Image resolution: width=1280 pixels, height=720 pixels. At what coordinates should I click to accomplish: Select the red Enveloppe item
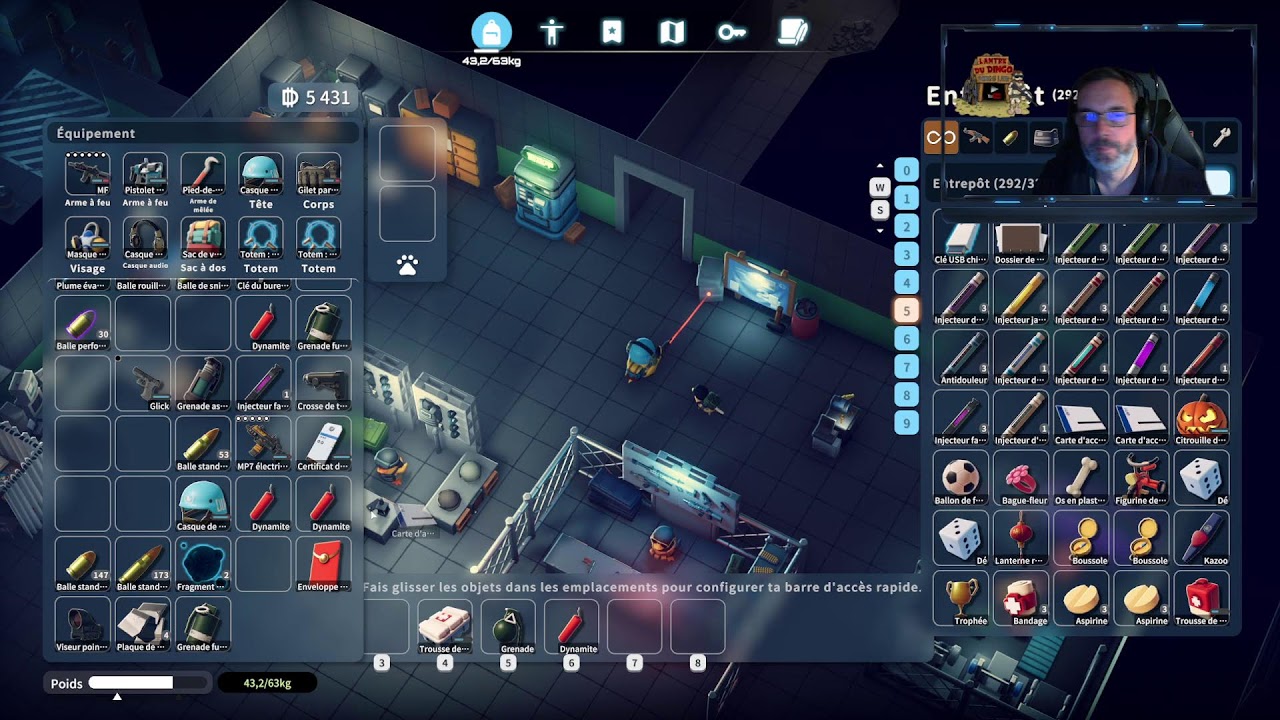tap(323, 564)
